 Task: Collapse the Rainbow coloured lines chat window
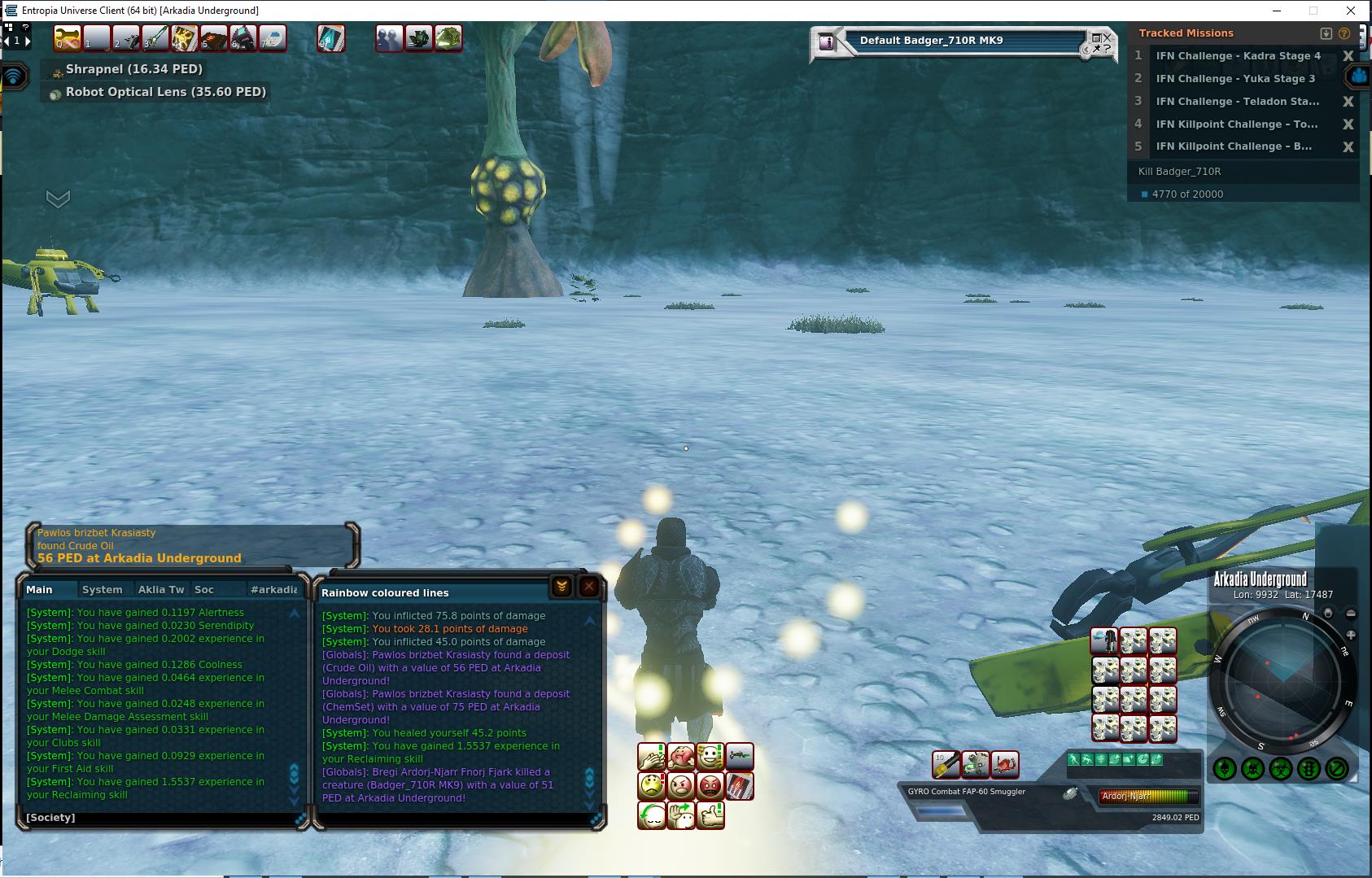point(561,586)
